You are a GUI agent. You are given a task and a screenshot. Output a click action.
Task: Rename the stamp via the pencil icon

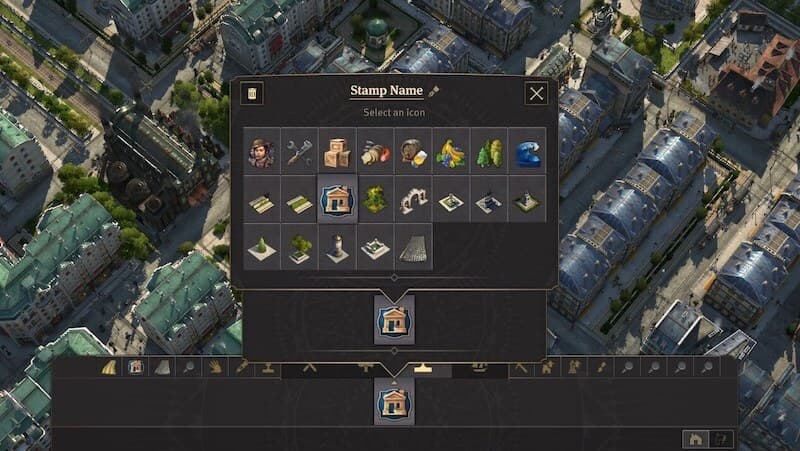[x=435, y=92]
